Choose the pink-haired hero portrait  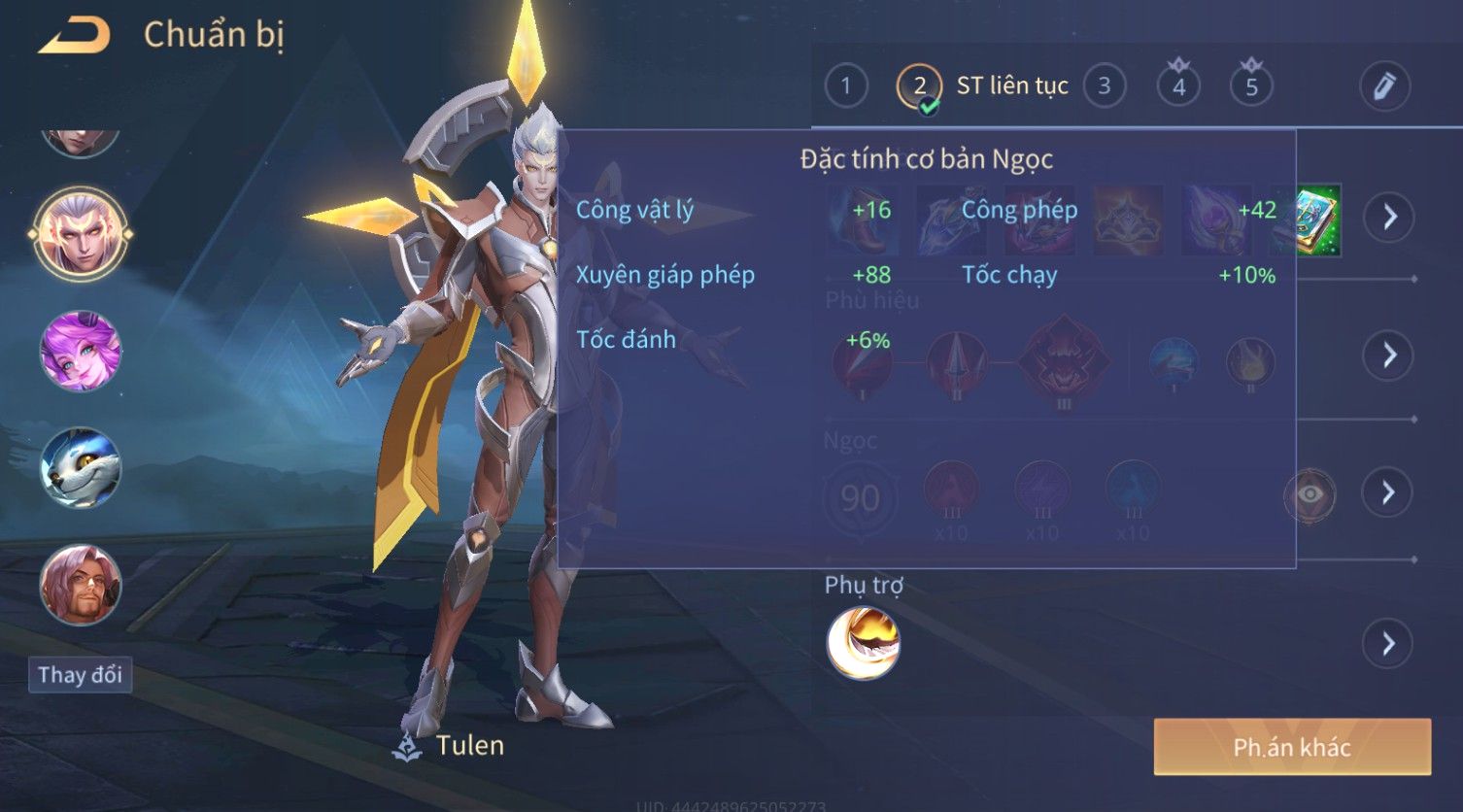(81, 351)
